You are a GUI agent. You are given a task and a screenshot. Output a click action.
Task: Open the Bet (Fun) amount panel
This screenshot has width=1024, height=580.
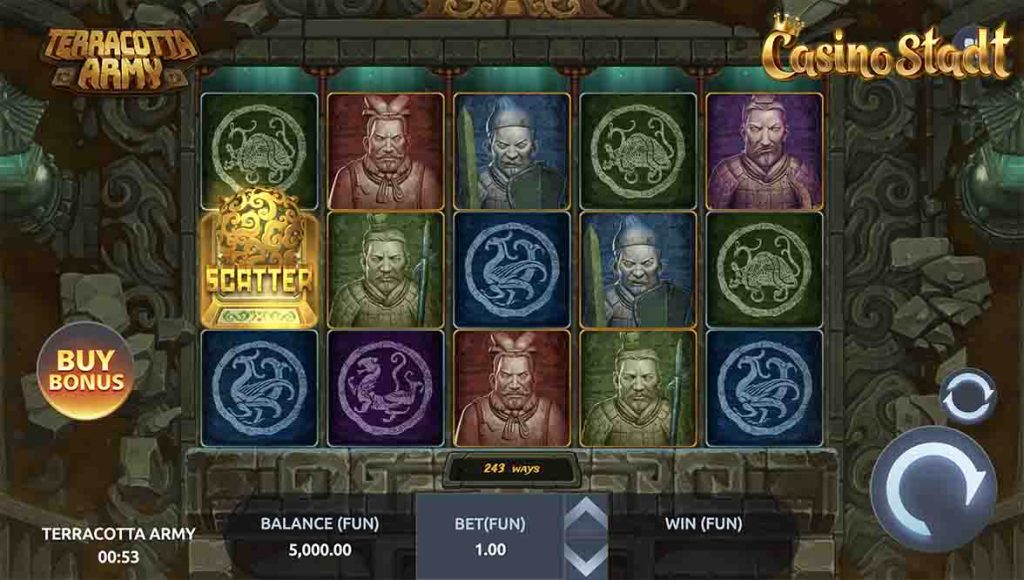point(490,537)
